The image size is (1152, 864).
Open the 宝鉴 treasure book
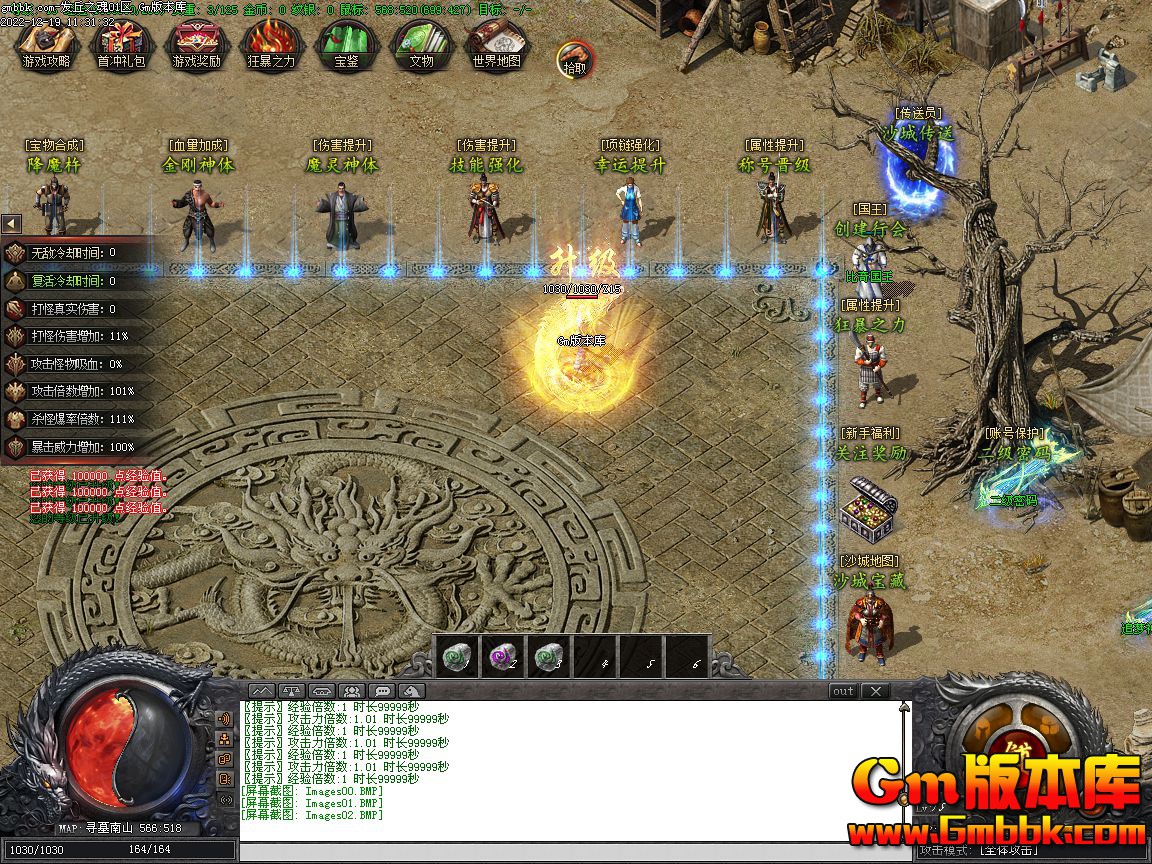(346, 46)
